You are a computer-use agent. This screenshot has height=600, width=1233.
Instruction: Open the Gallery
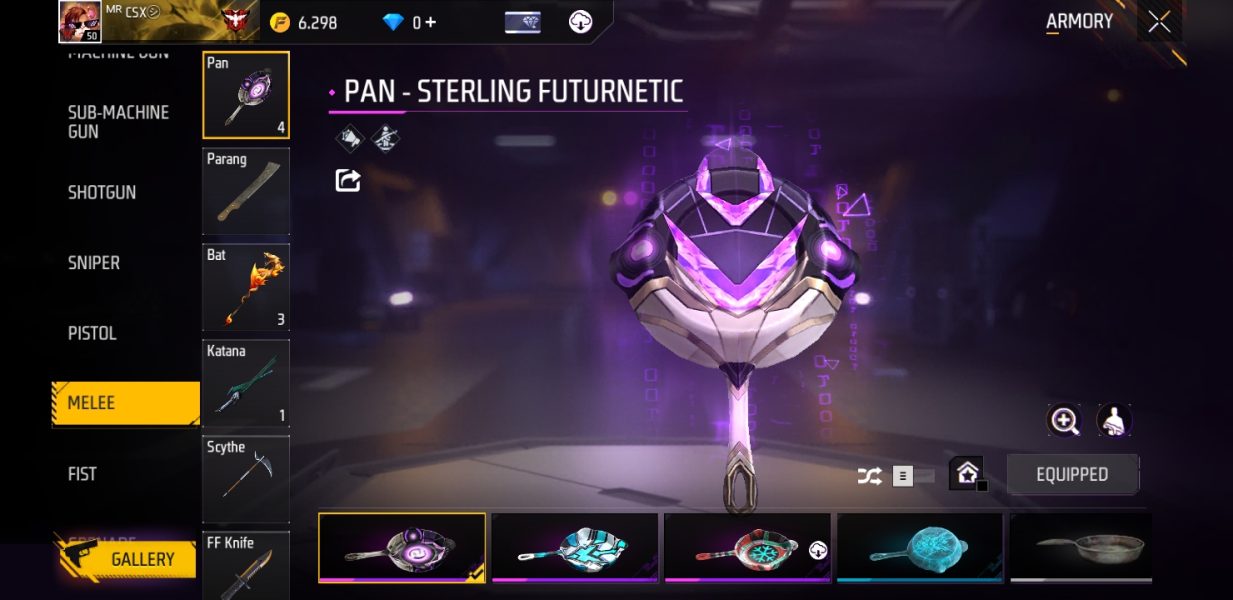[127, 559]
